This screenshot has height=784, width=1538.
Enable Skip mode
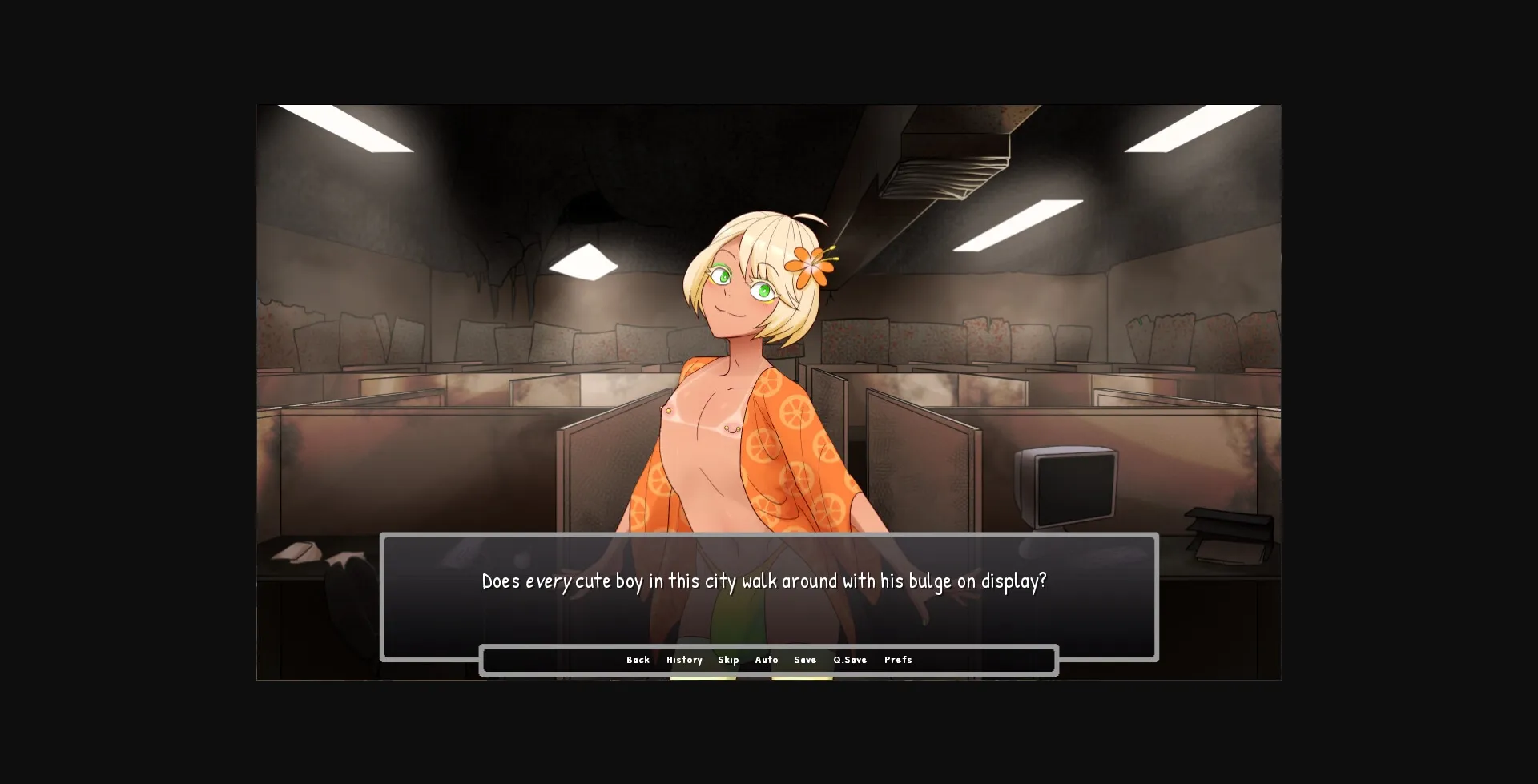click(x=729, y=660)
